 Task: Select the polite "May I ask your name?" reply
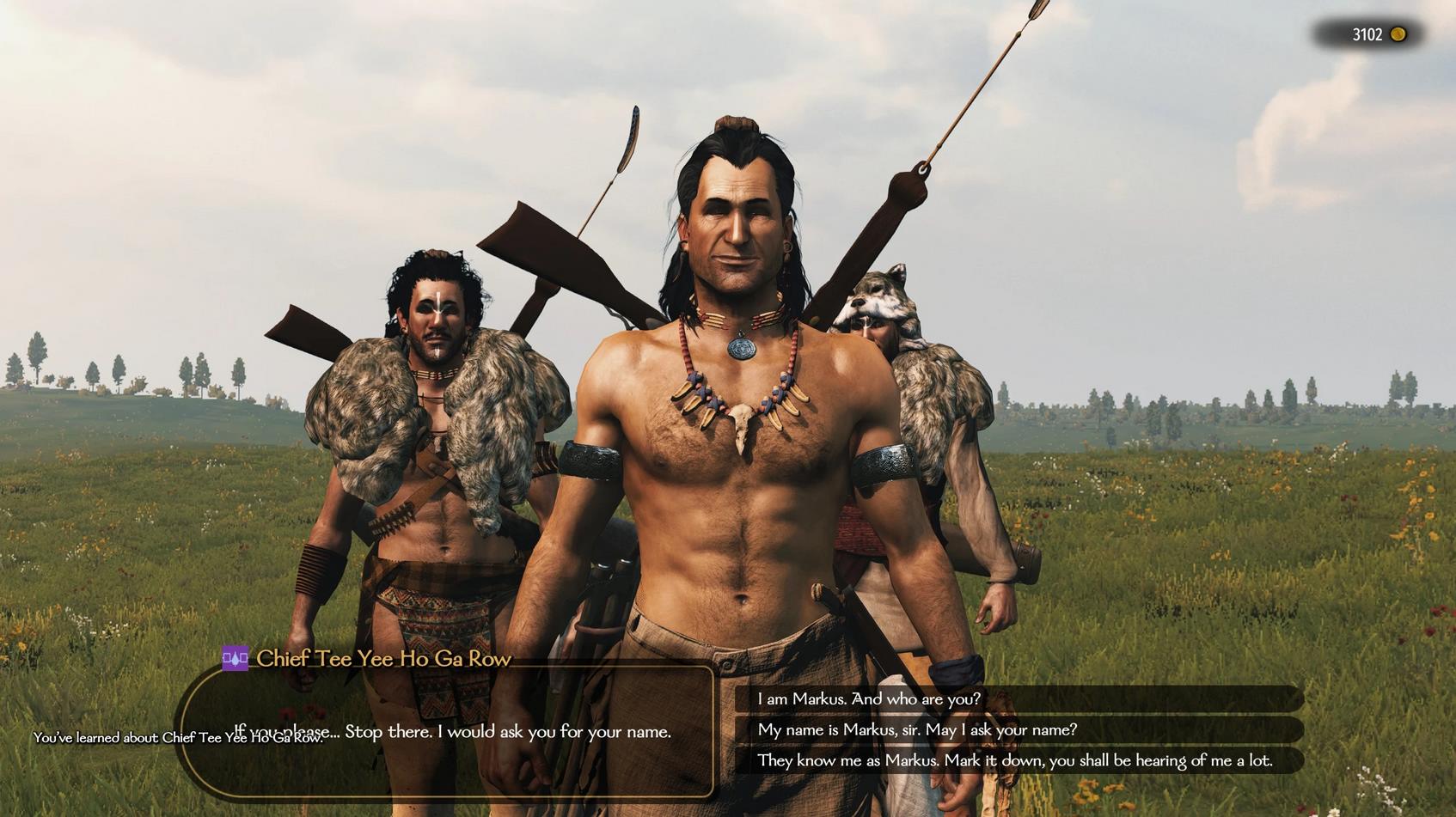[x=916, y=730]
